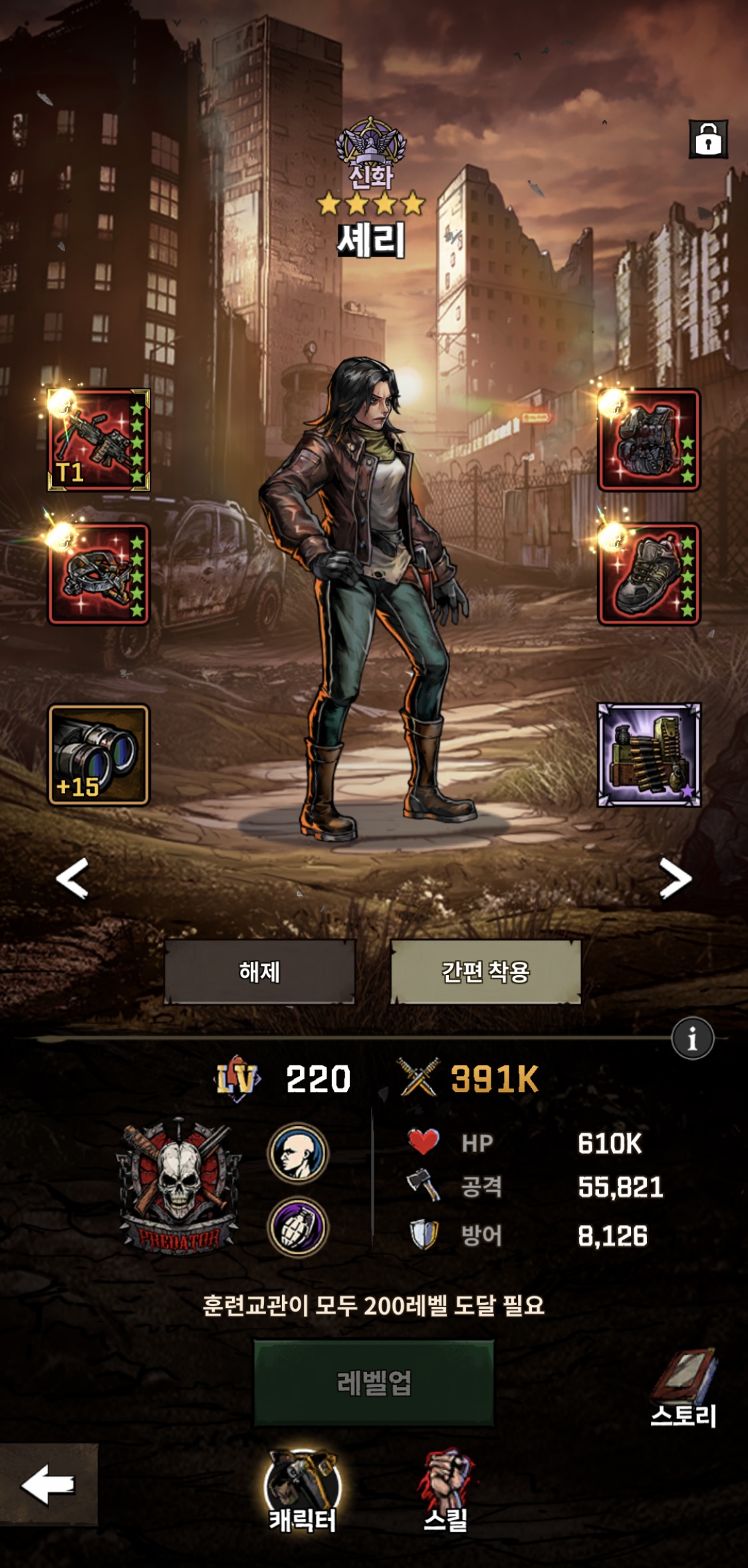Image resolution: width=748 pixels, height=1568 pixels.
Task: Open the ammo belt item slot
Action: tap(649, 754)
